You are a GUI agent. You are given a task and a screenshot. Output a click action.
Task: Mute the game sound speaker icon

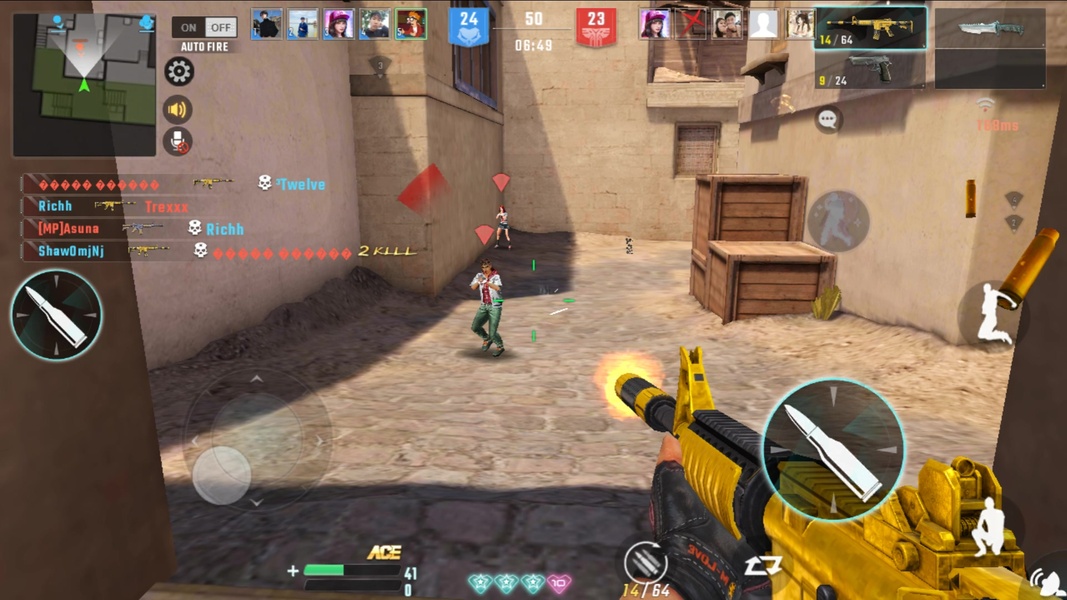[x=178, y=109]
